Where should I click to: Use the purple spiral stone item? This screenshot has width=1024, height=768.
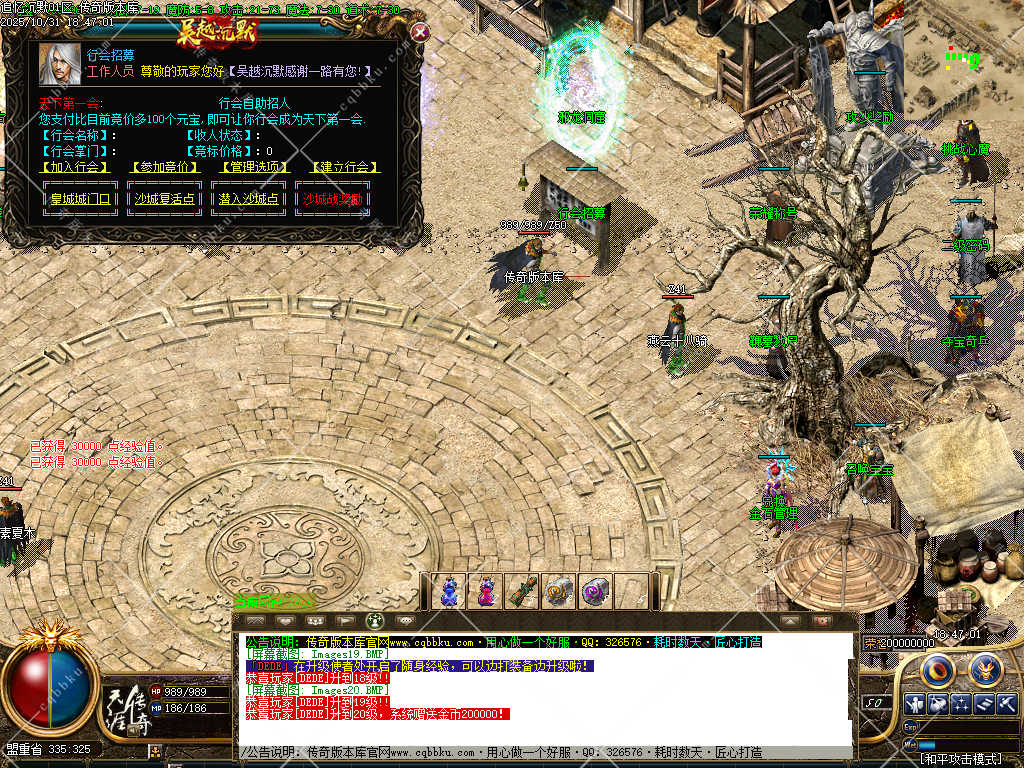point(595,591)
